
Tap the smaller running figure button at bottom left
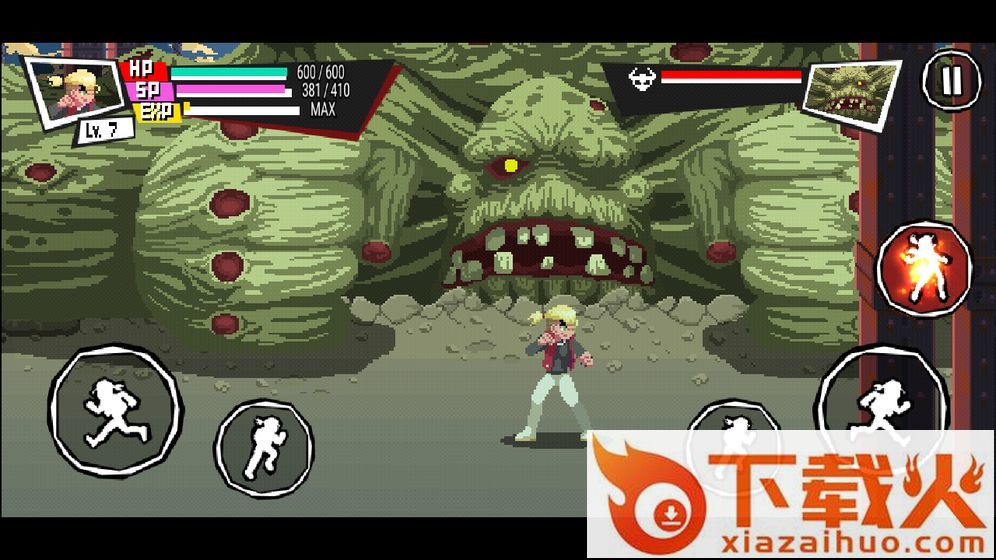coord(264,447)
